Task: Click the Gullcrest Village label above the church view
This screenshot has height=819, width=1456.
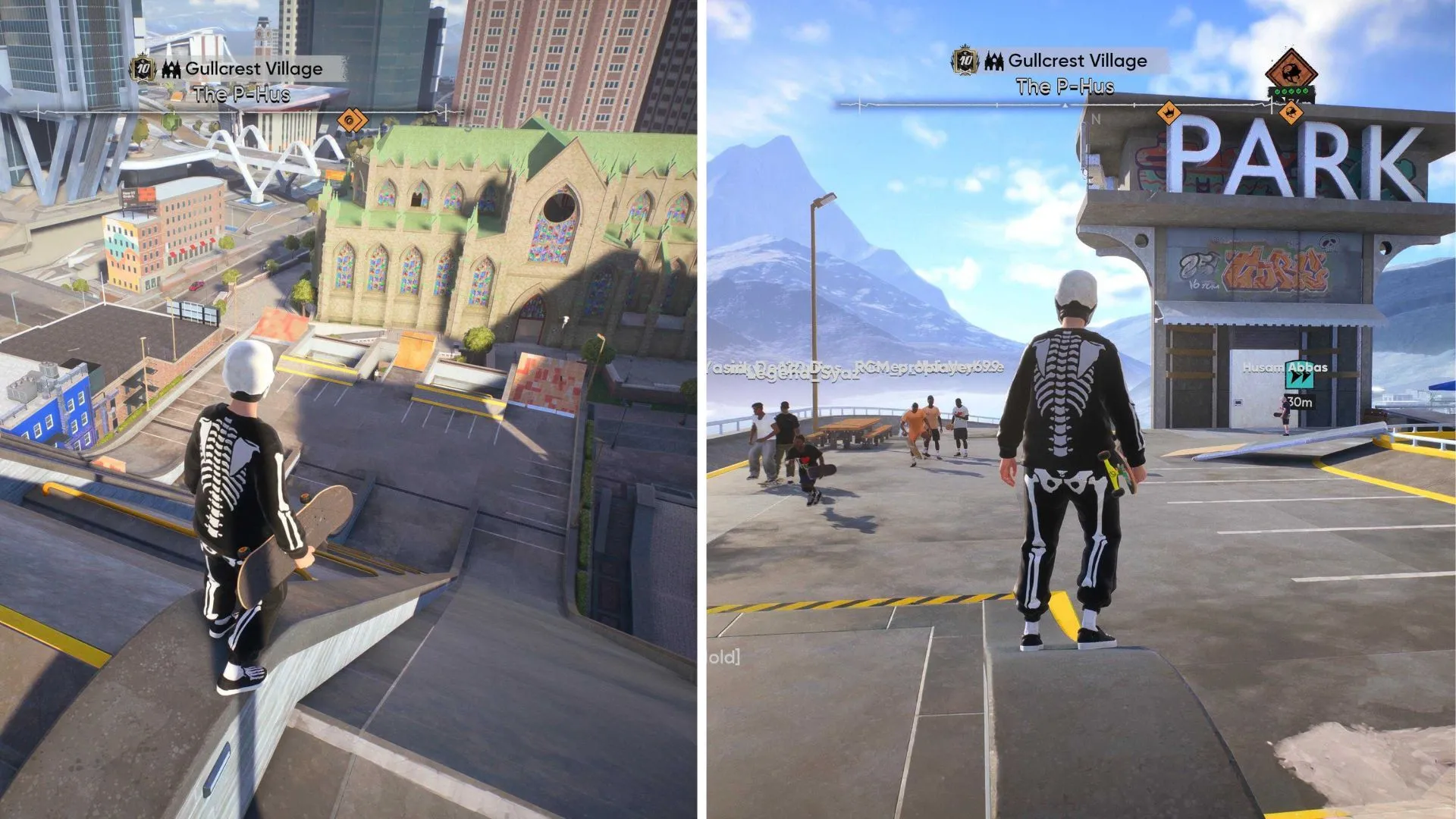Action: click(x=253, y=69)
